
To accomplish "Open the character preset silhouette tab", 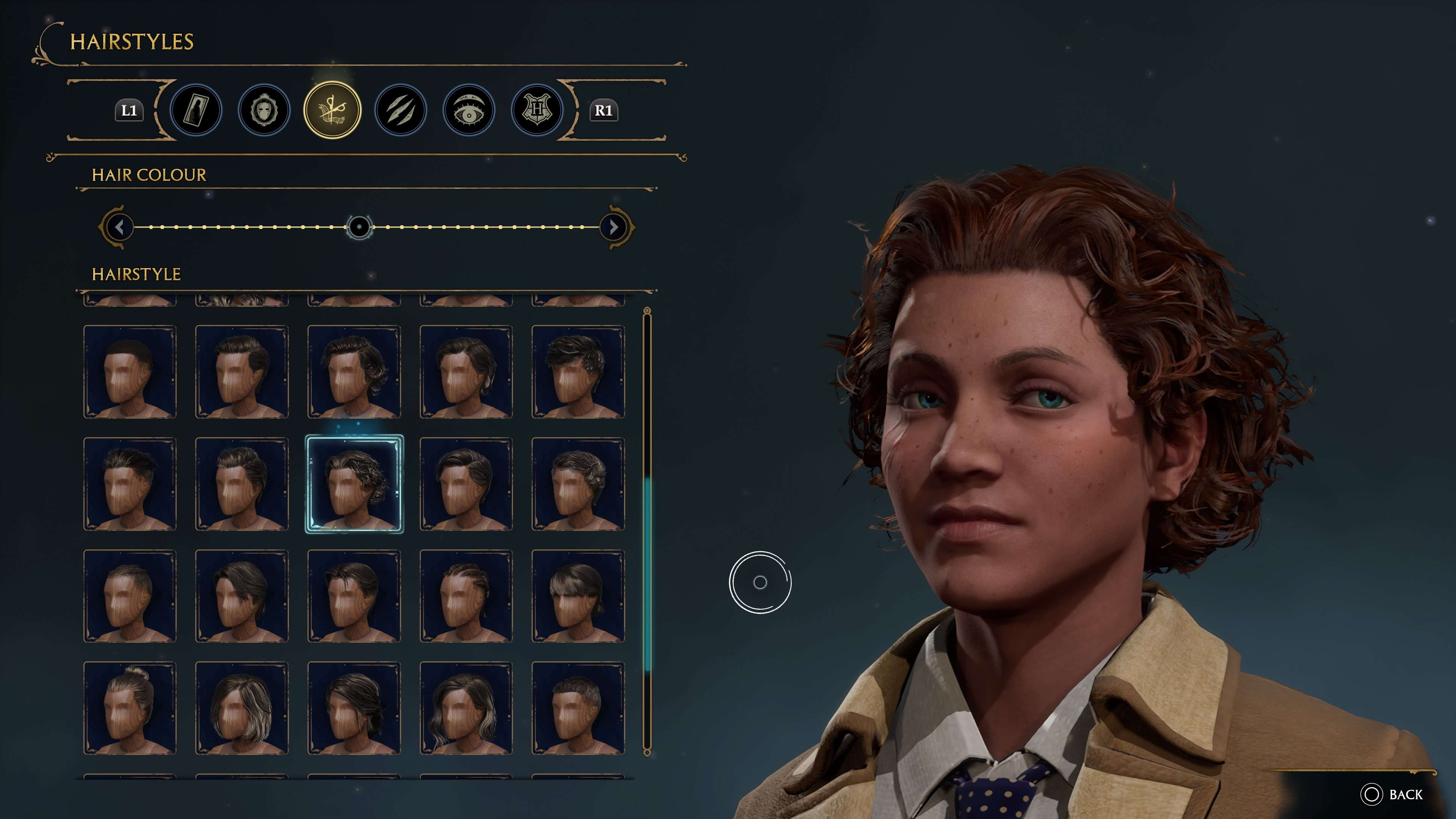I will 195,110.
